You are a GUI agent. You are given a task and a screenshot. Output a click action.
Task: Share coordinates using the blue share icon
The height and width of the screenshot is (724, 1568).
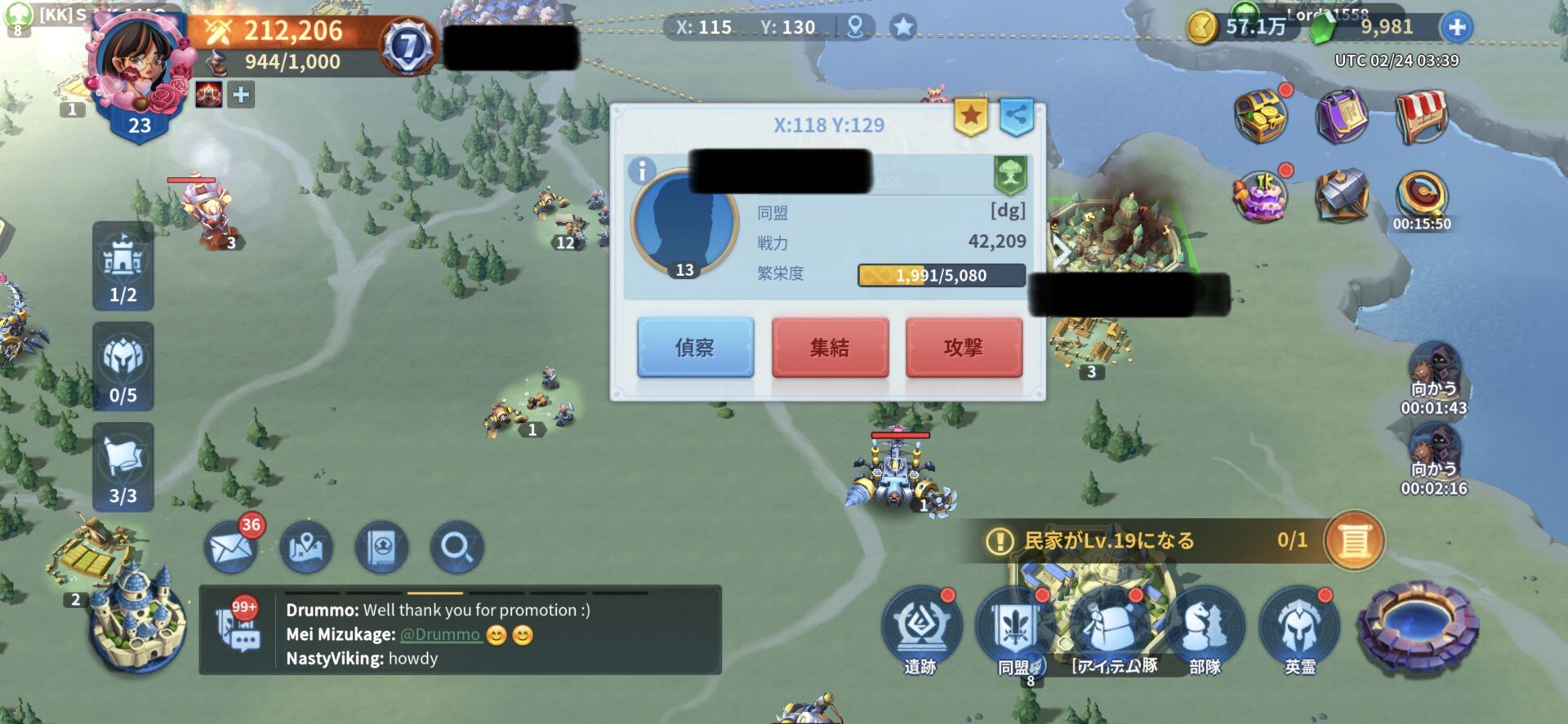click(x=1017, y=117)
